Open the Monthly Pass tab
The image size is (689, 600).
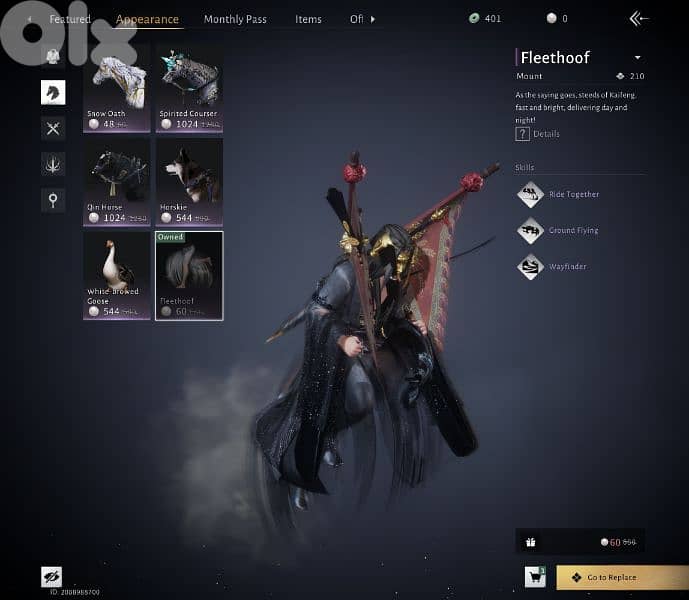coord(235,19)
